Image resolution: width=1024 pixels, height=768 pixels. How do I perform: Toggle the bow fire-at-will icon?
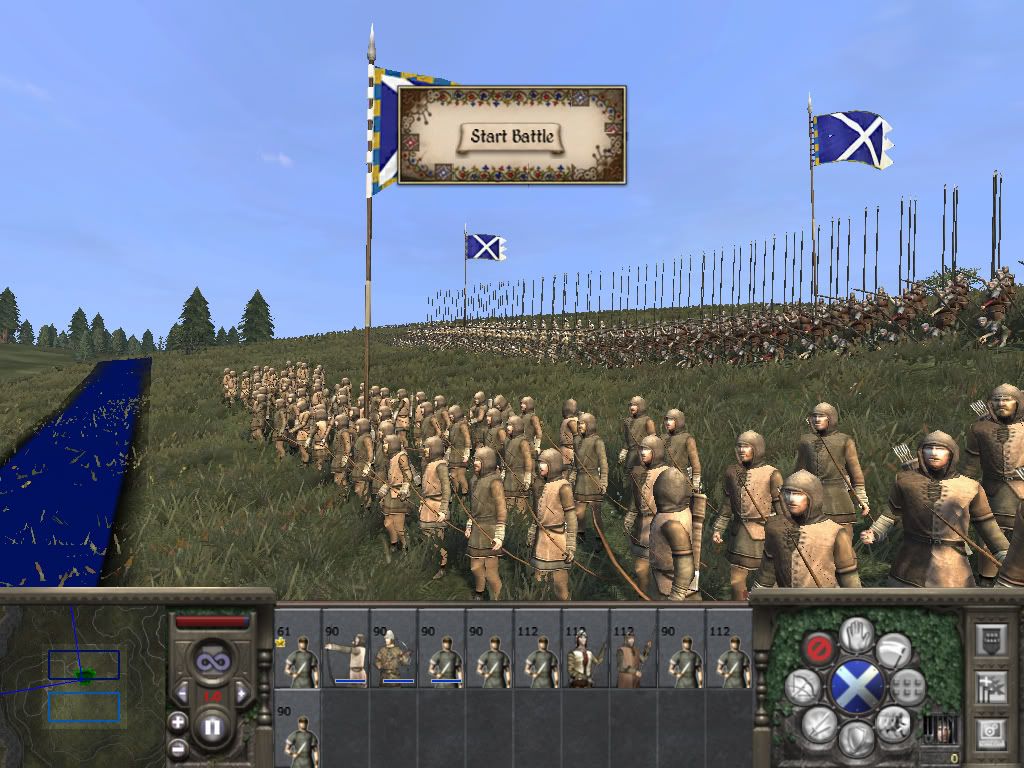coord(802,687)
